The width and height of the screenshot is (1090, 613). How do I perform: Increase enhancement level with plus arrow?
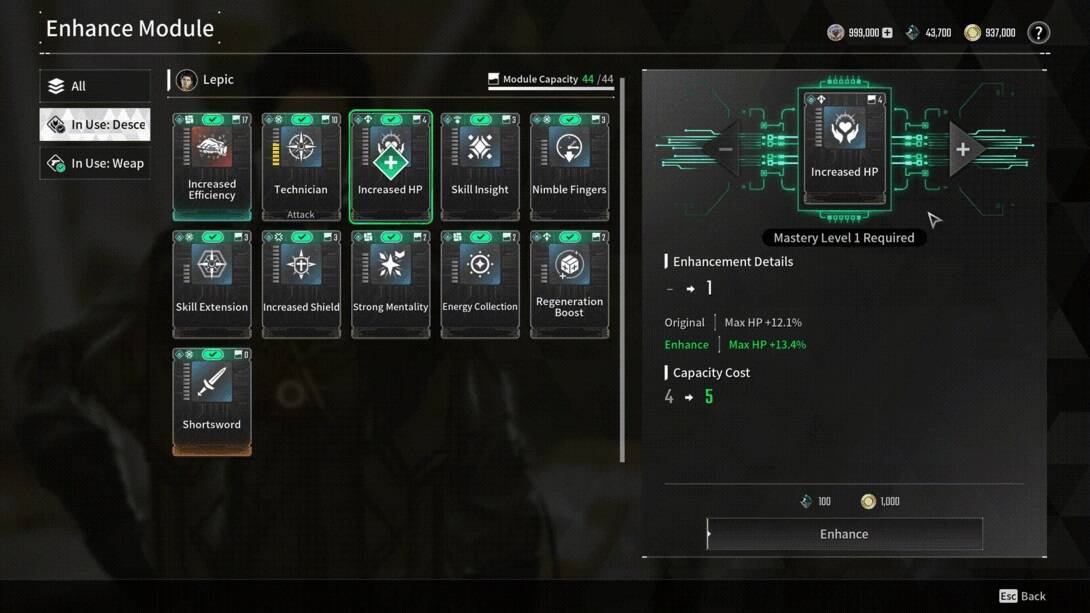pos(963,150)
